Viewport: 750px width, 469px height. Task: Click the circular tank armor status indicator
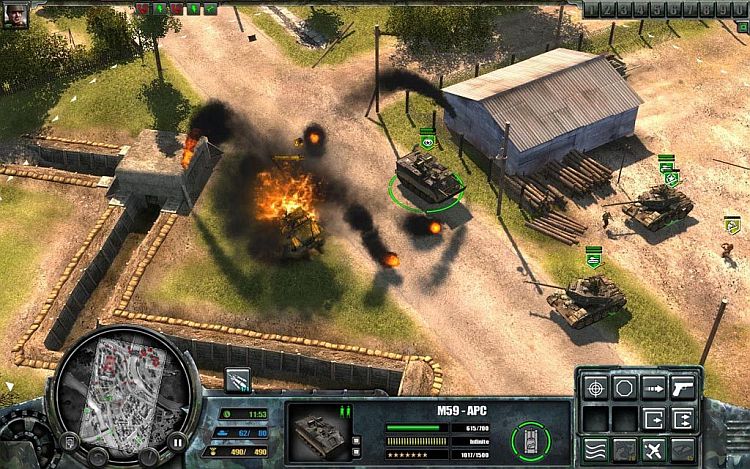531,440
